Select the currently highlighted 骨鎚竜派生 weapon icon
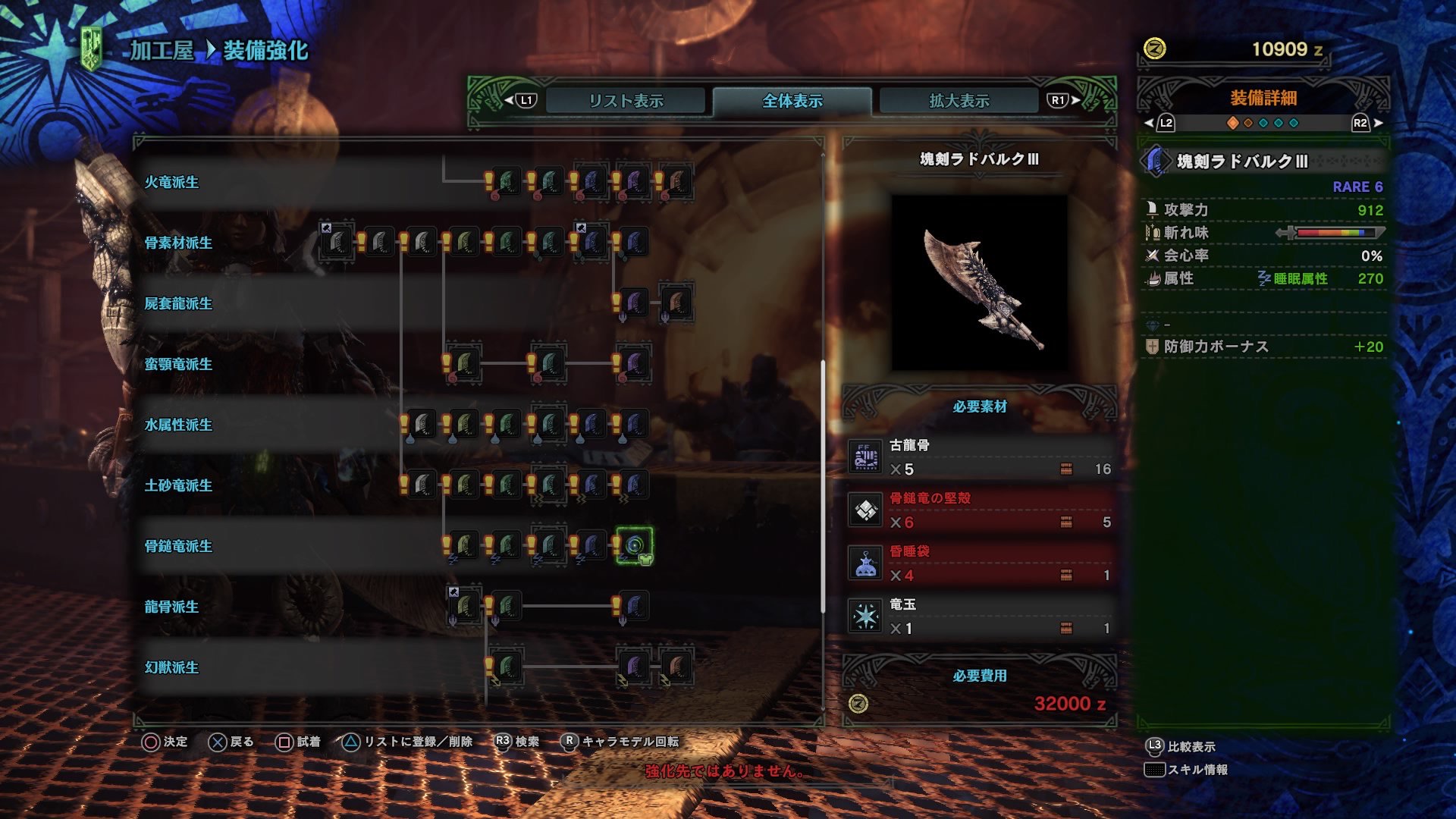The width and height of the screenshot is (1456, 819). pyautogui.click(x=634, y=546)
